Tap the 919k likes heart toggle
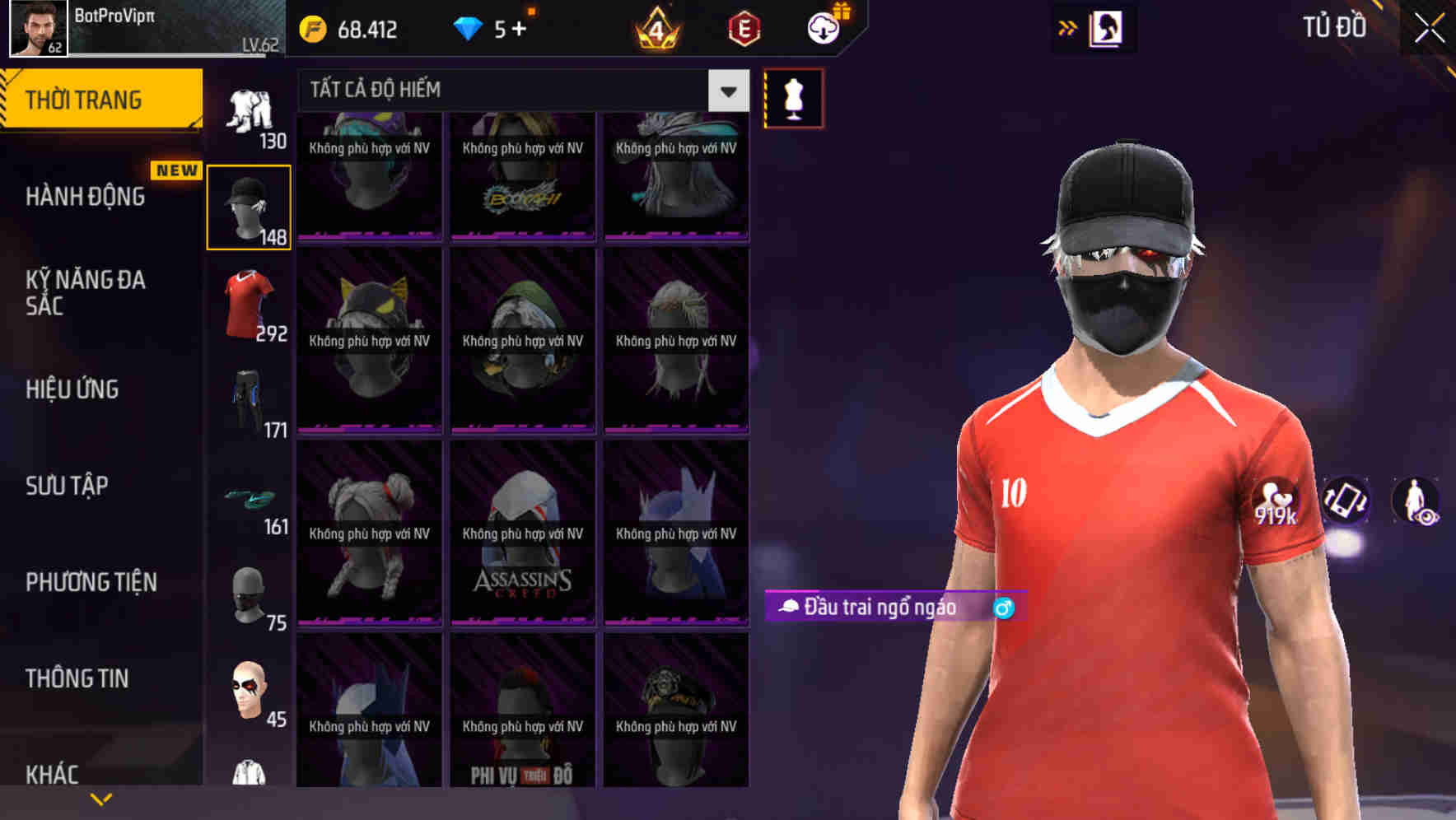Image resolution: width=1456 pixels, height=820 pixels. pos(1276,501)
